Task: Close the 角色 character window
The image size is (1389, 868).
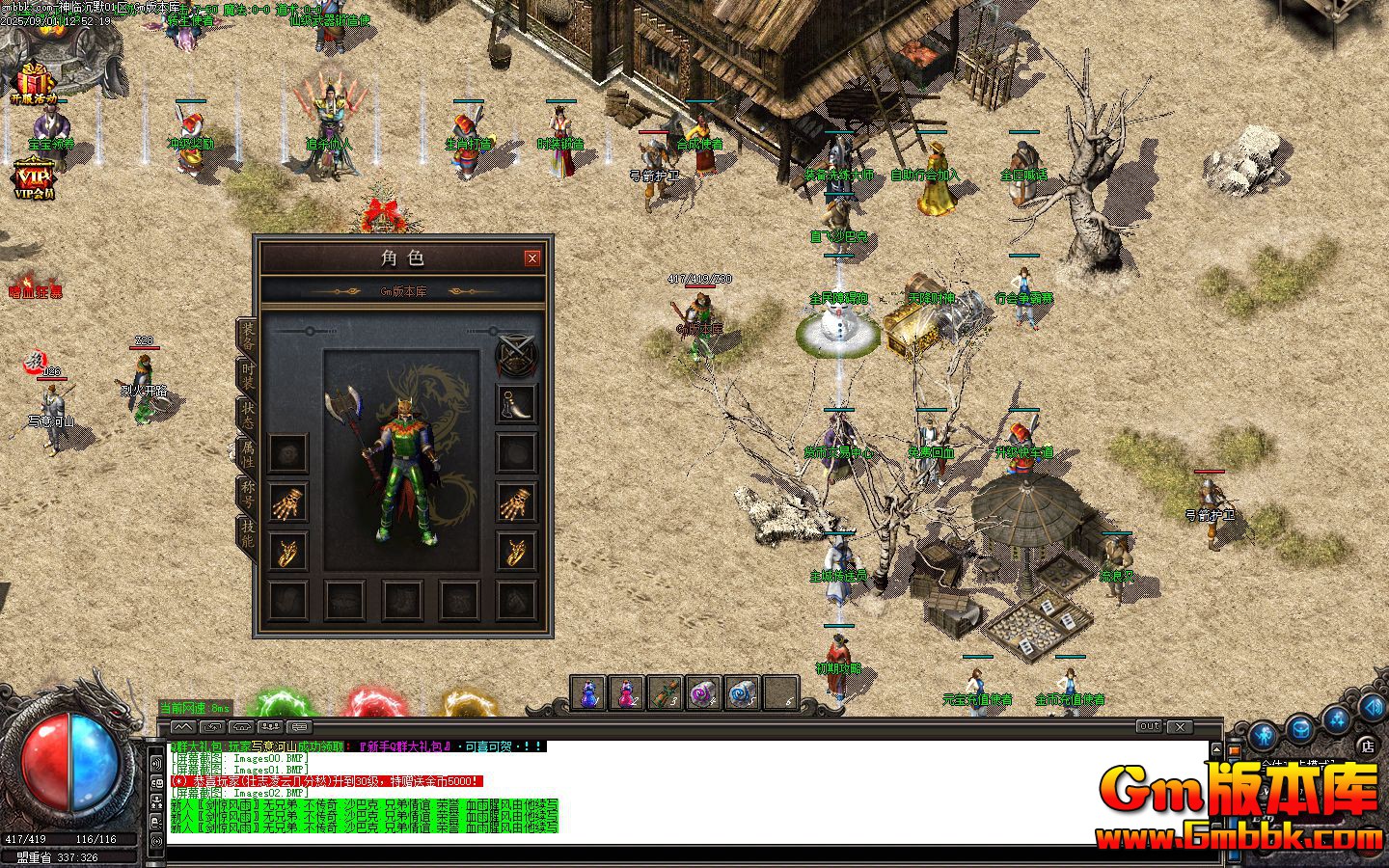Action: pos(531,258)
